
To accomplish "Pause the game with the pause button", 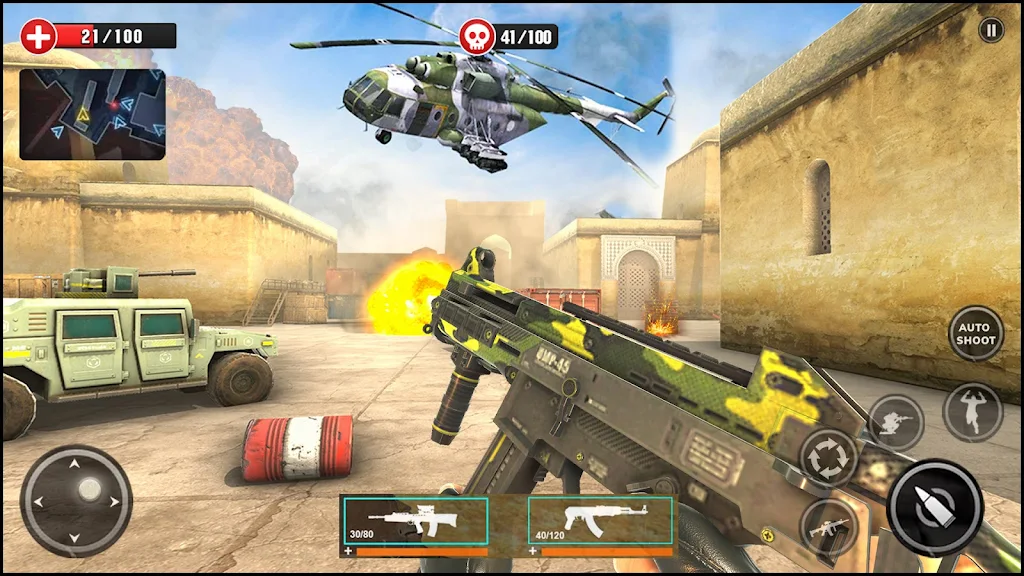I will tap(990, 30).
